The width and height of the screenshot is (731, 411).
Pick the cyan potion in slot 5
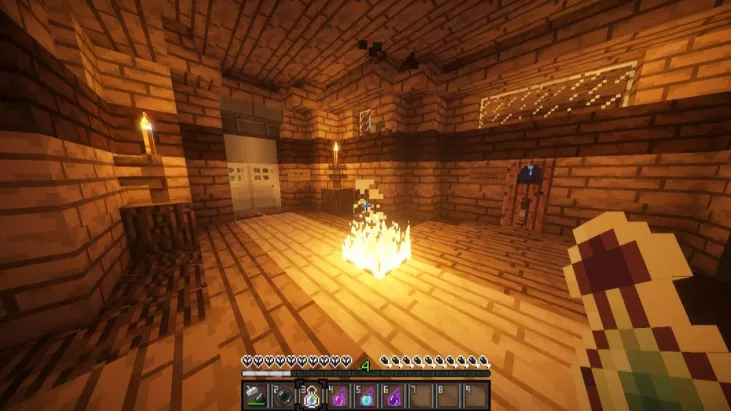366,395
